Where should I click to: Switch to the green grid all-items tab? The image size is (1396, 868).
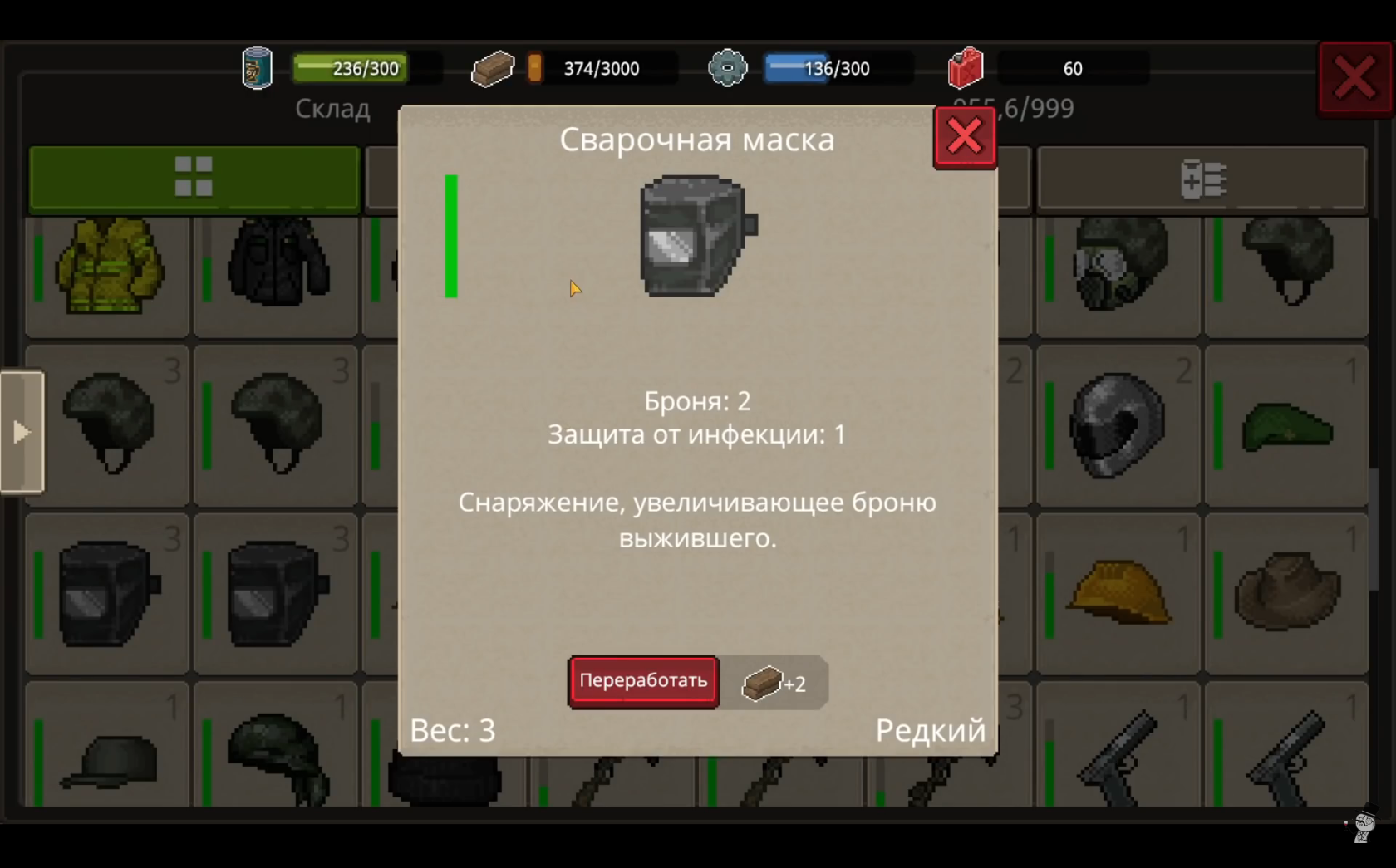[194, 178]
